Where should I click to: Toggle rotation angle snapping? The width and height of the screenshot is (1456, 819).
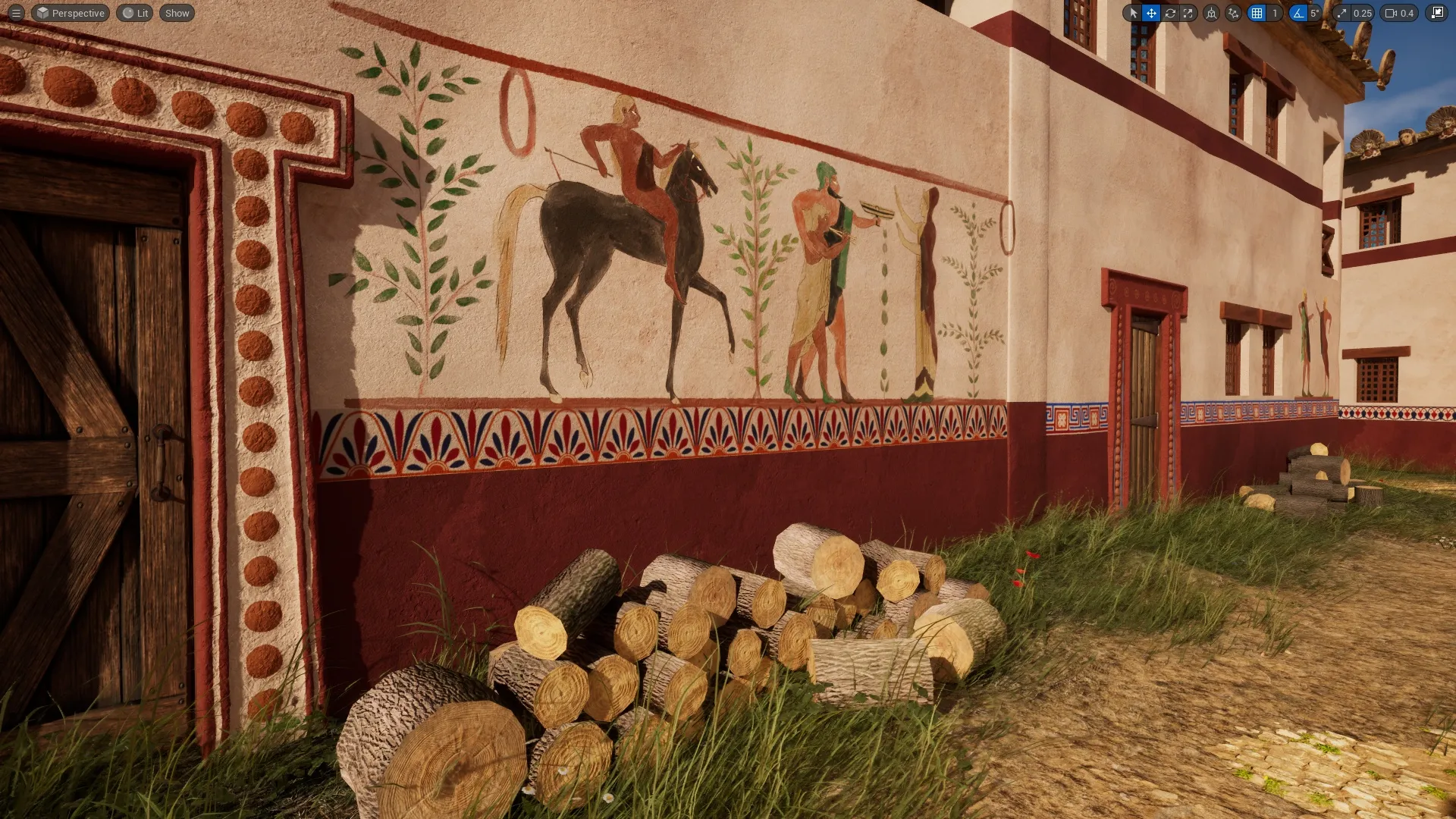pyautogui.click(x=1297, y=13)
